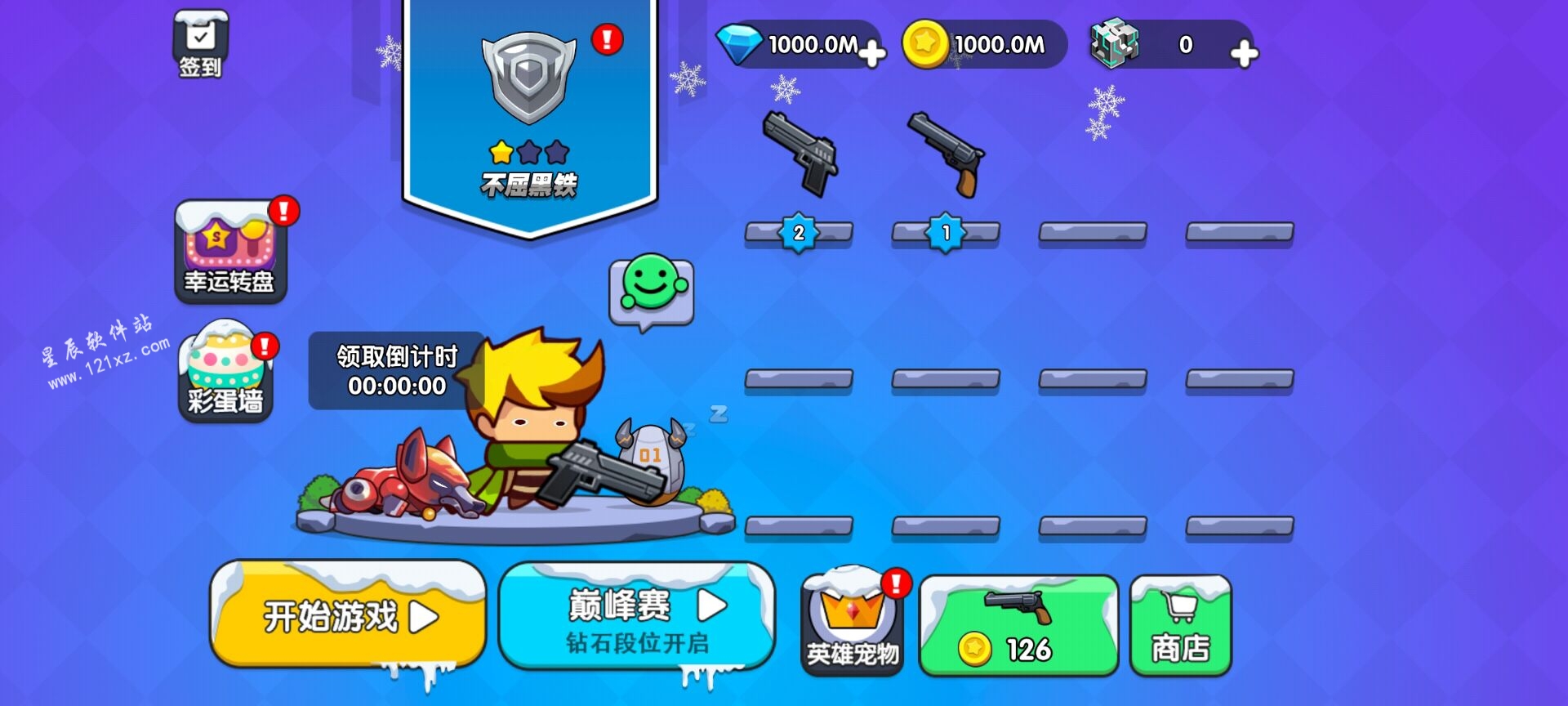Start the game (开始游戏)
This screenshot has height=706, width=1568.
[x=349, y=615]
